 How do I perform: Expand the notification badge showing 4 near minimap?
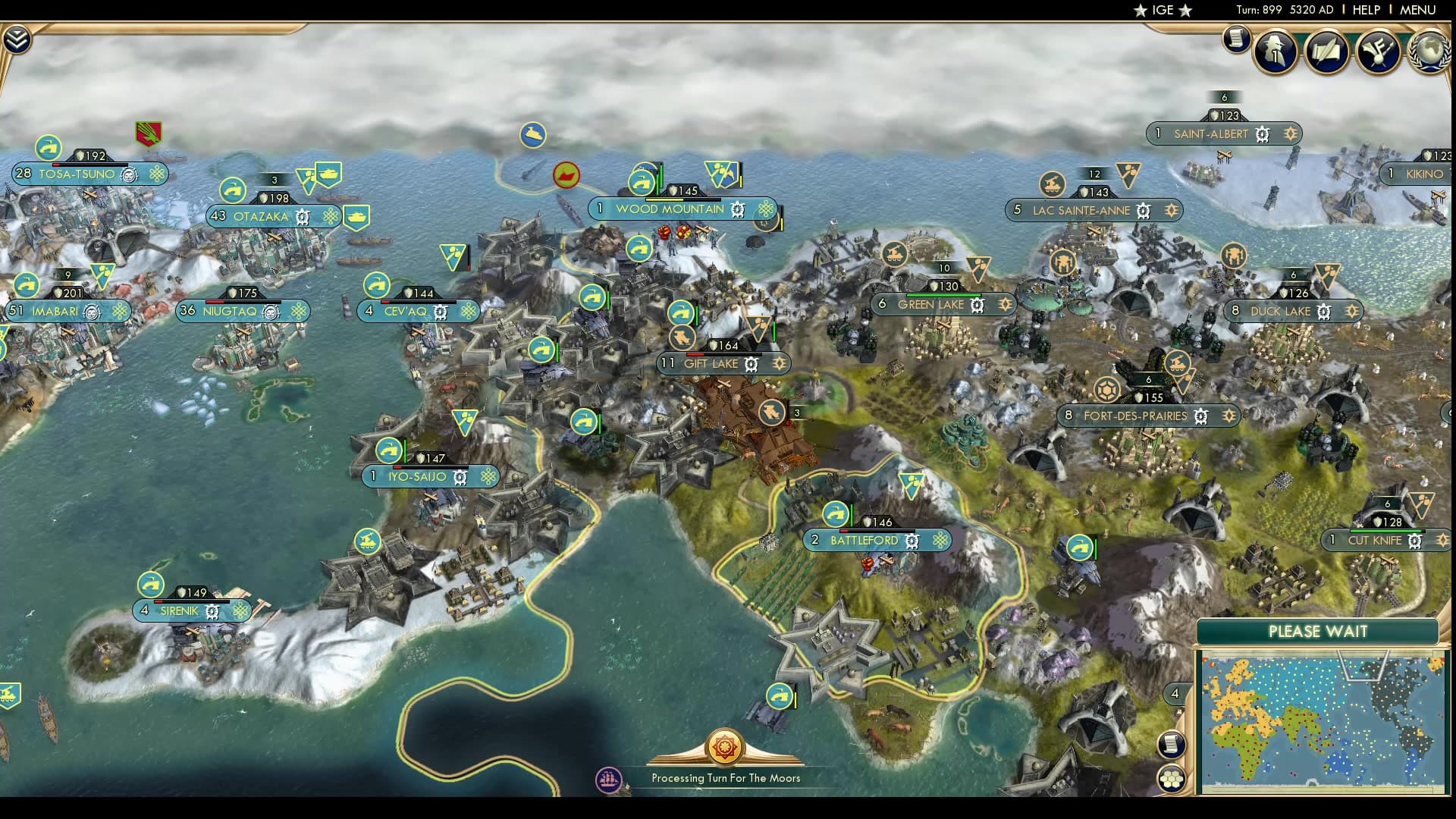(1175, 692)
